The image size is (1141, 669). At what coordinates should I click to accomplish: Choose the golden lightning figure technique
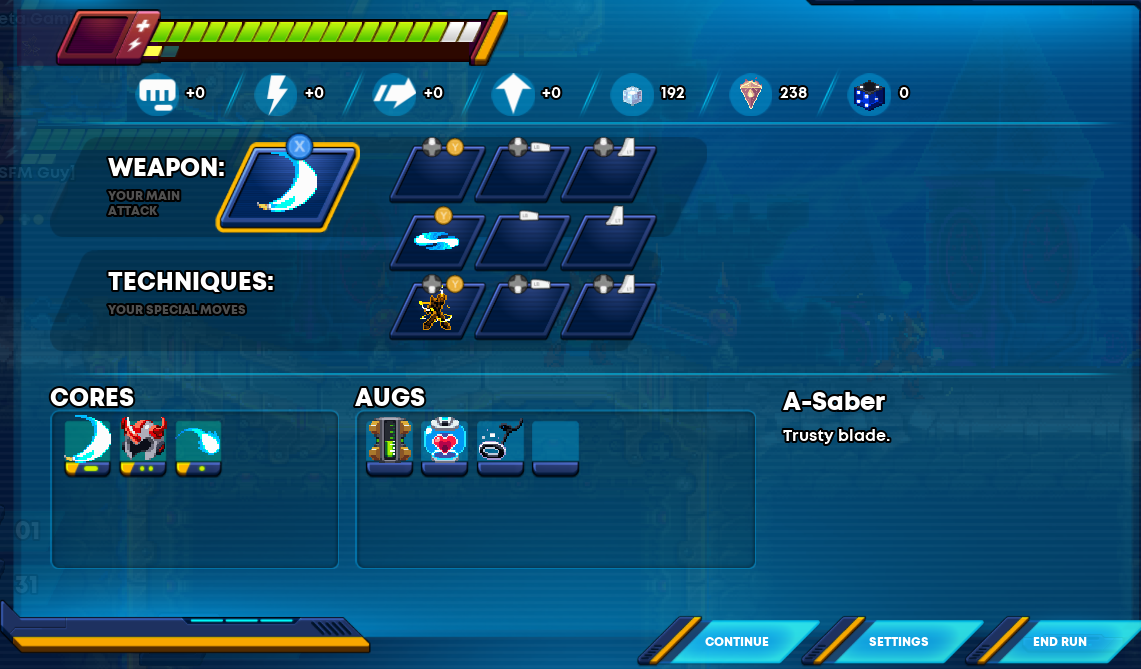[437, 310]
